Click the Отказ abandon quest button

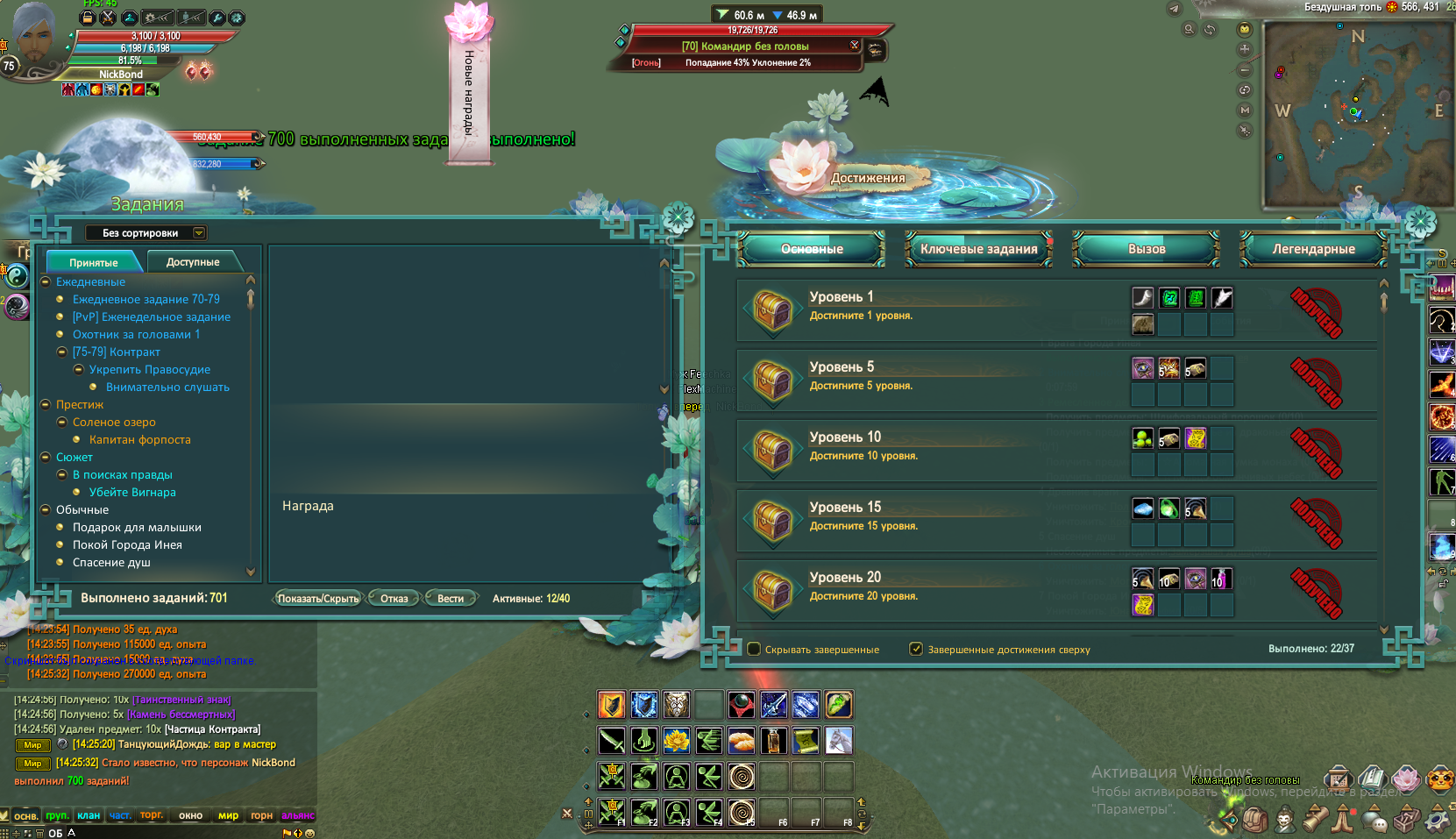(x=394, y=599)
